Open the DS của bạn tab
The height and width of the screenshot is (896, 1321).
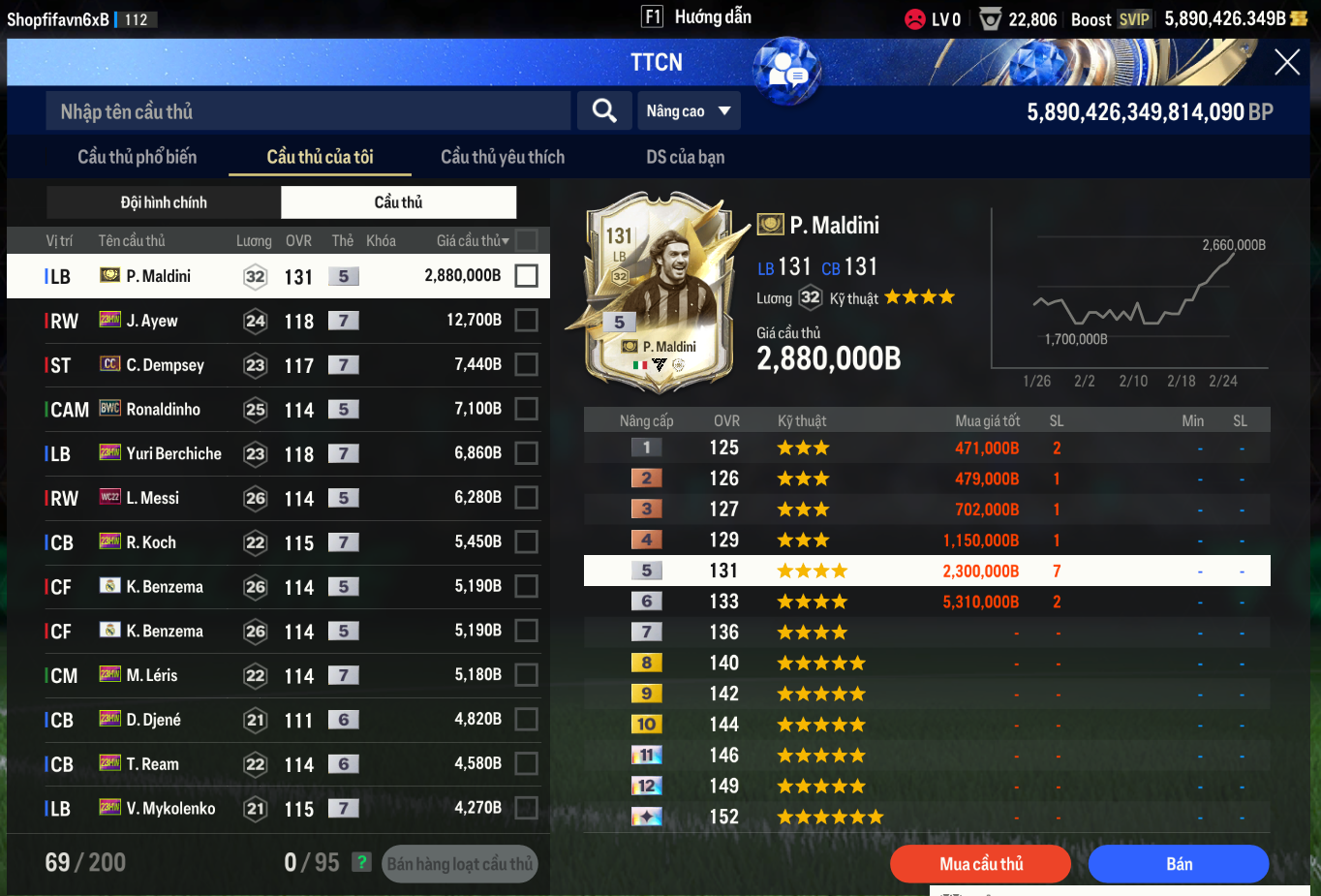click(685, 157)
